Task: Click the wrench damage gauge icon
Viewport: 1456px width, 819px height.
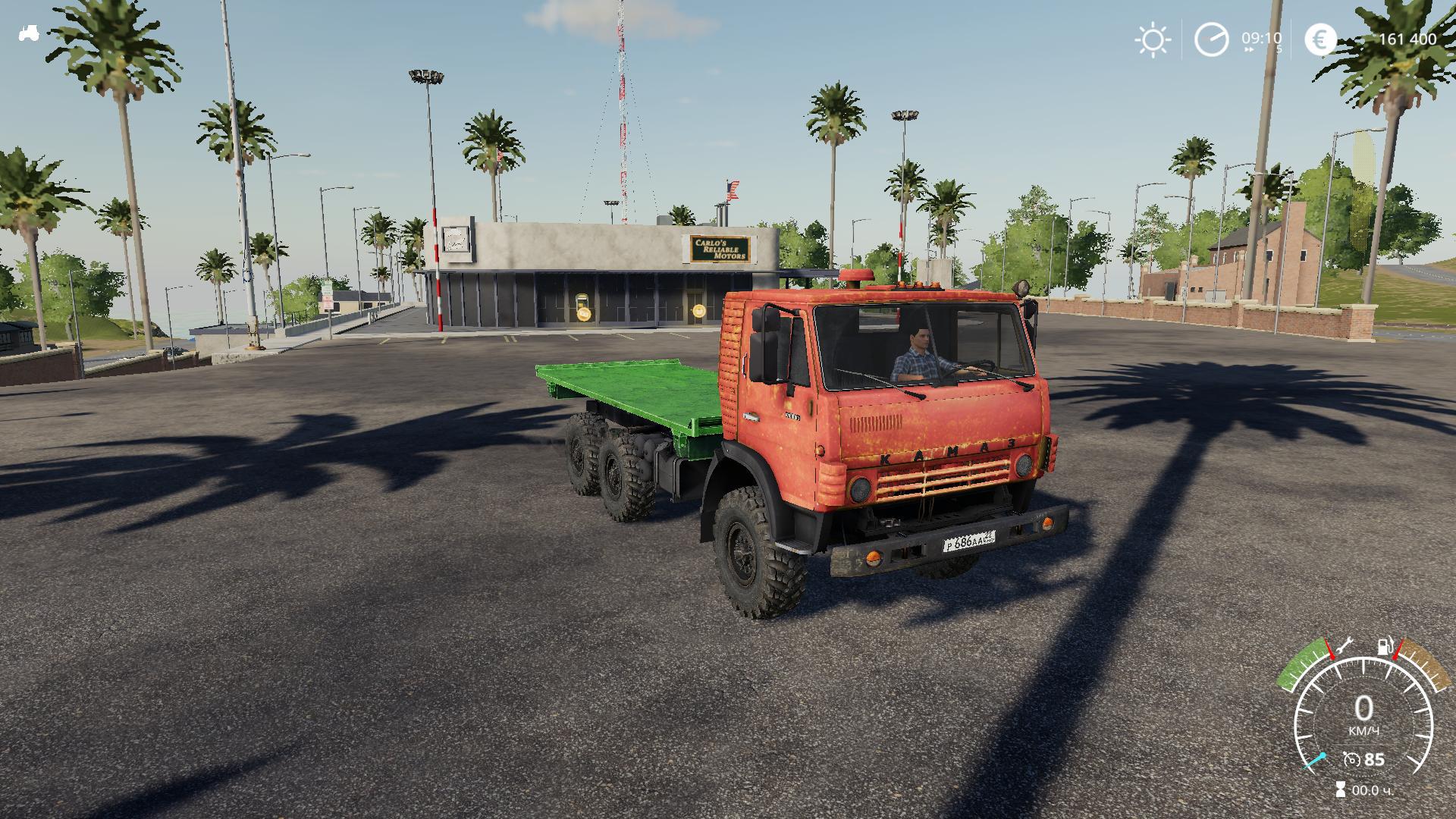Action: (x=1345, y=647)
